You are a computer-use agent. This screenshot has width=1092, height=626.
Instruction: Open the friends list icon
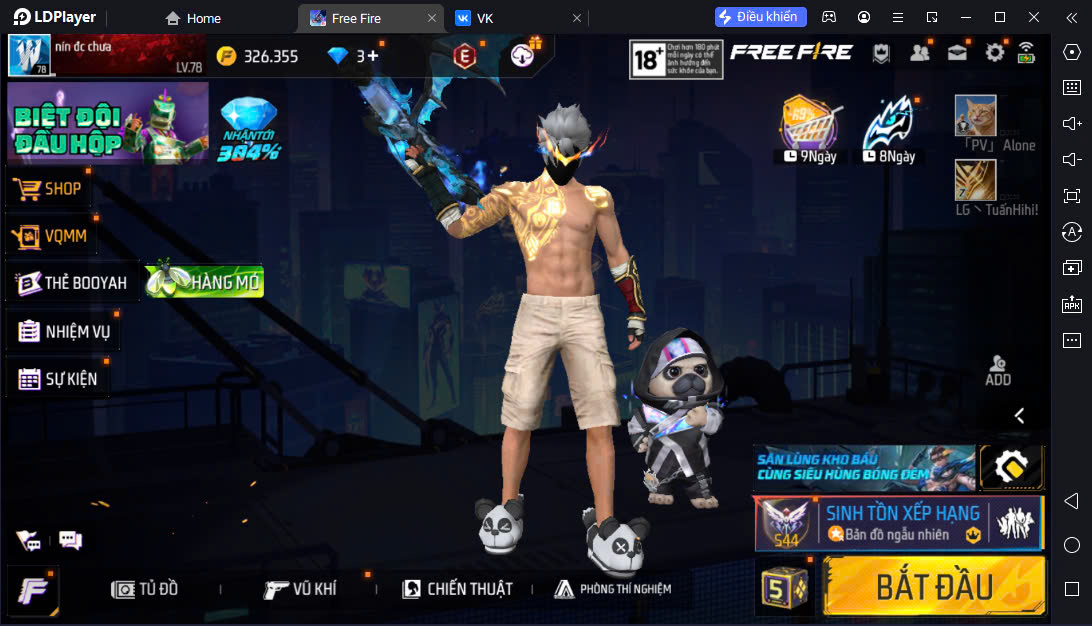[x=920, y=53]
